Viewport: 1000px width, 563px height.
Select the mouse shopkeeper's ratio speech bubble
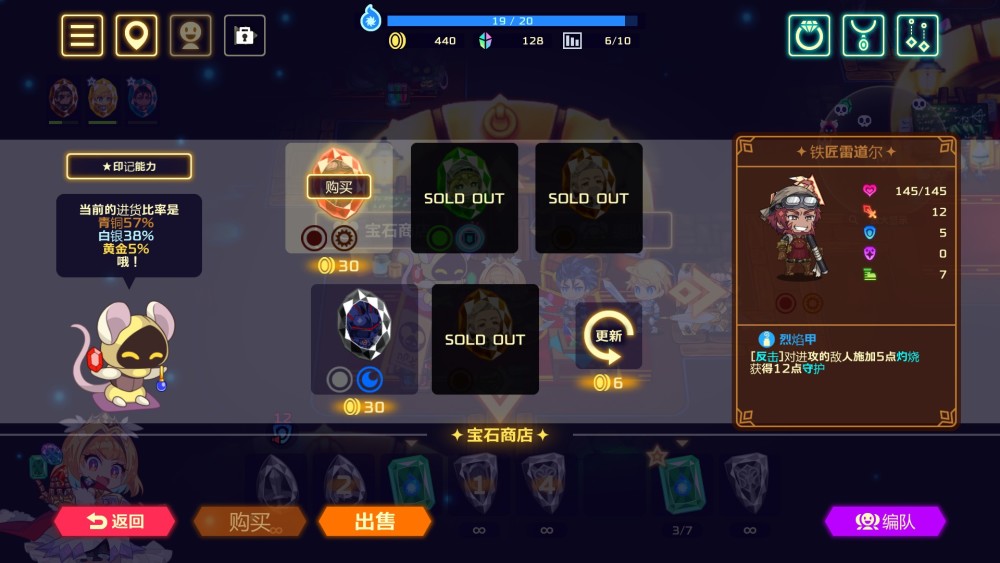(x=129, y=234)
